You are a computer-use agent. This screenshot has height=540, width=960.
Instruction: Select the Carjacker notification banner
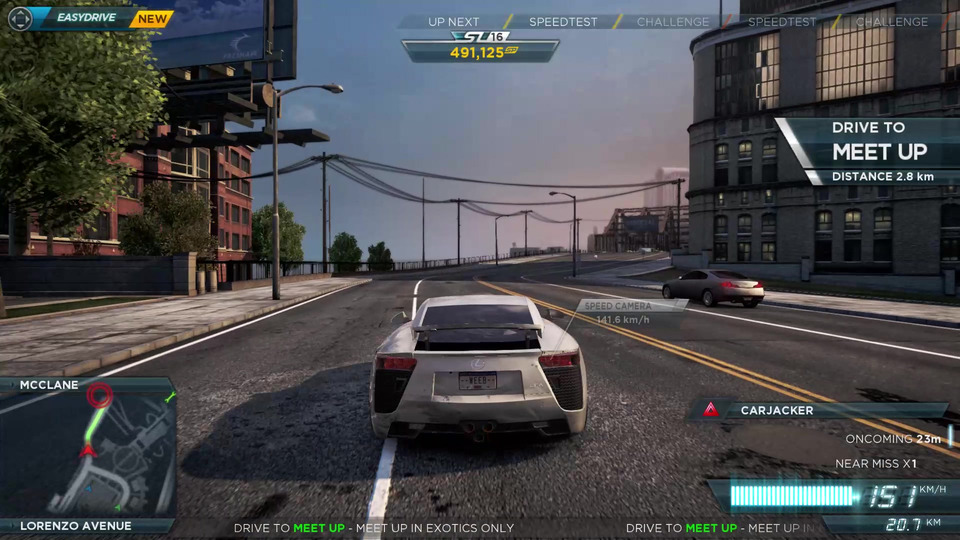click(818, 410)
